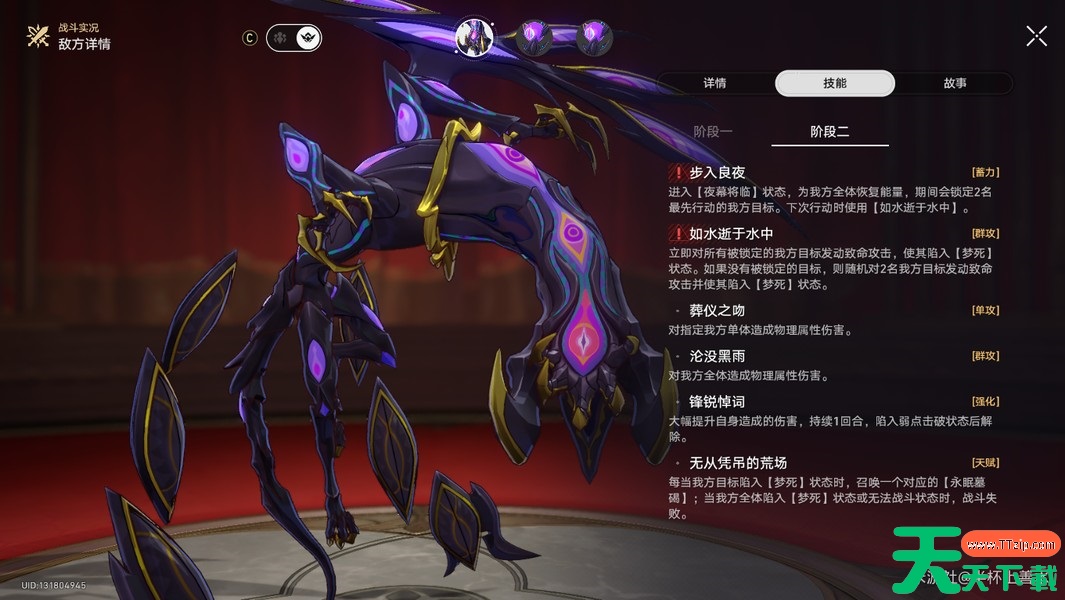Close the enemy details screen
Viewport: 1065px width, 600px height.
click(x=1037, y=37)
